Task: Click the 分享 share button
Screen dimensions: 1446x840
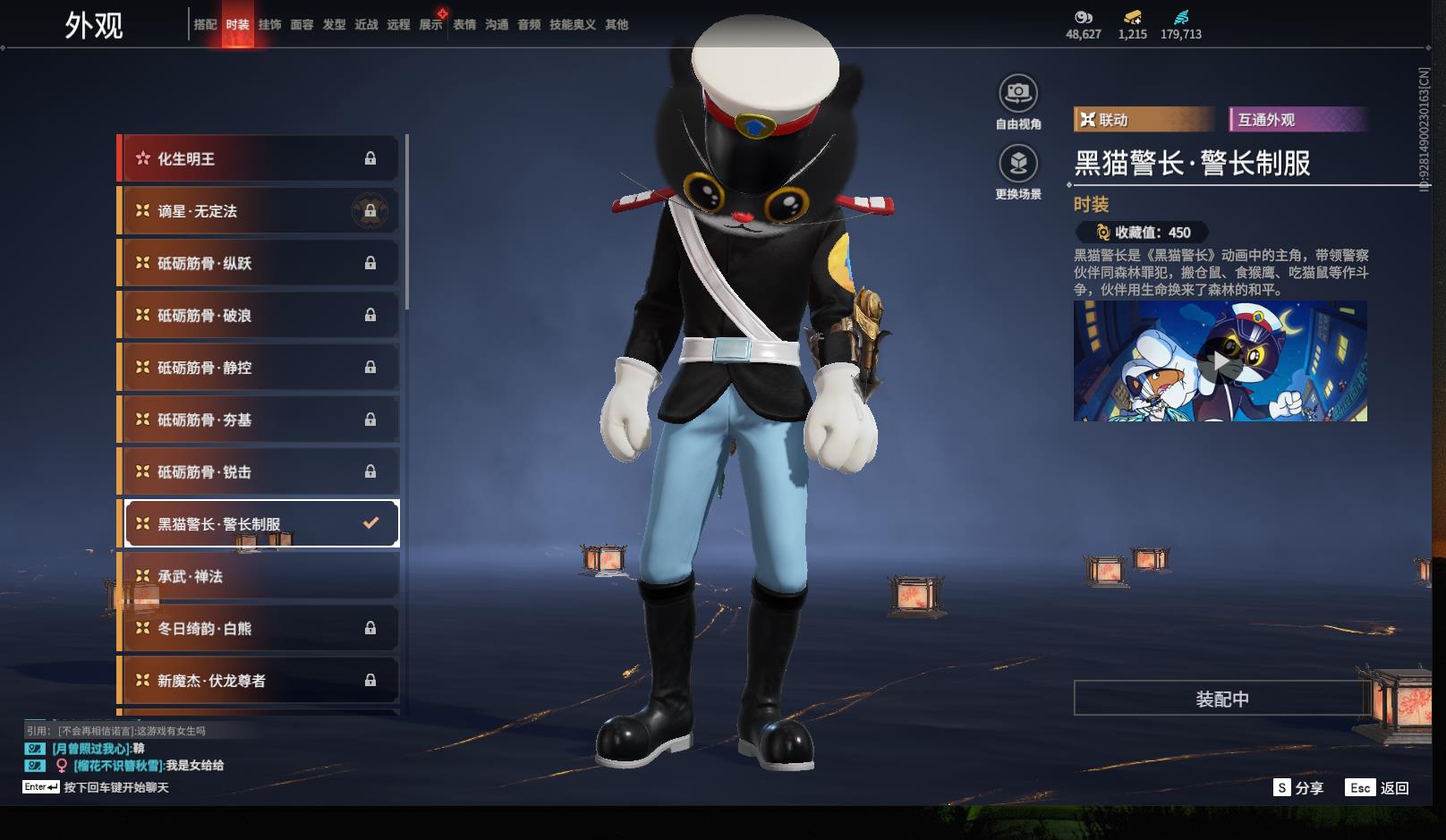Action: (x=1298, y=788)
